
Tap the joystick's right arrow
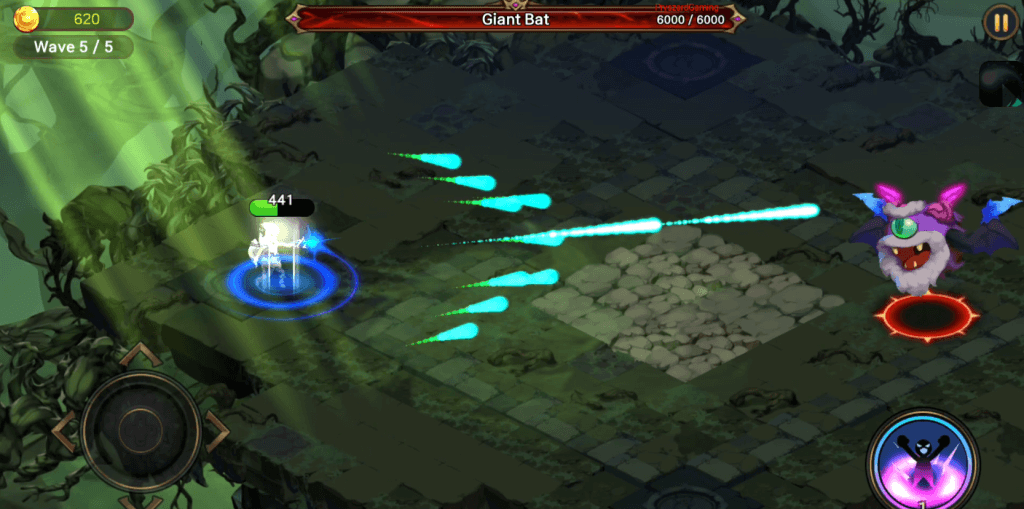point(218,430)
